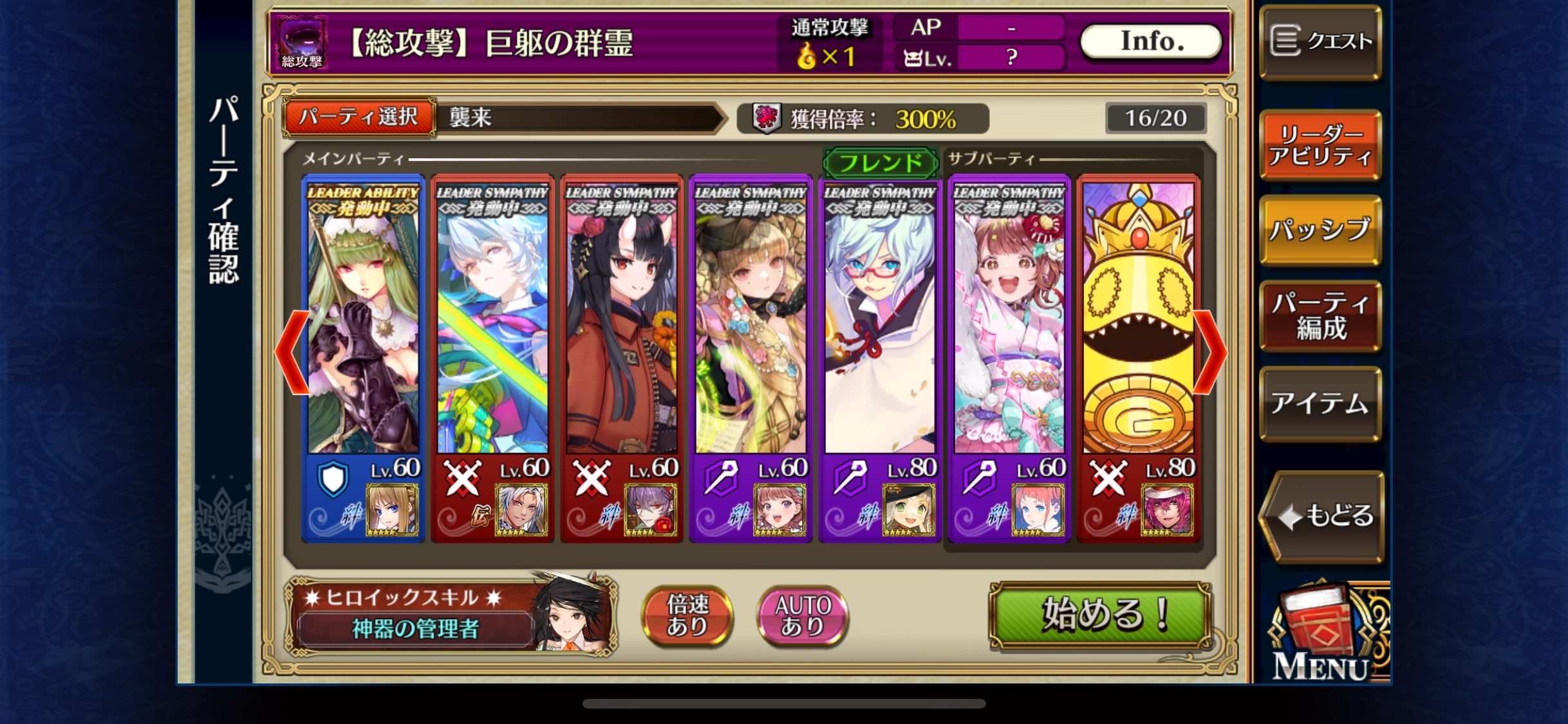
Task: Switch to next party with right red arrow
Action: [1211, 351]
